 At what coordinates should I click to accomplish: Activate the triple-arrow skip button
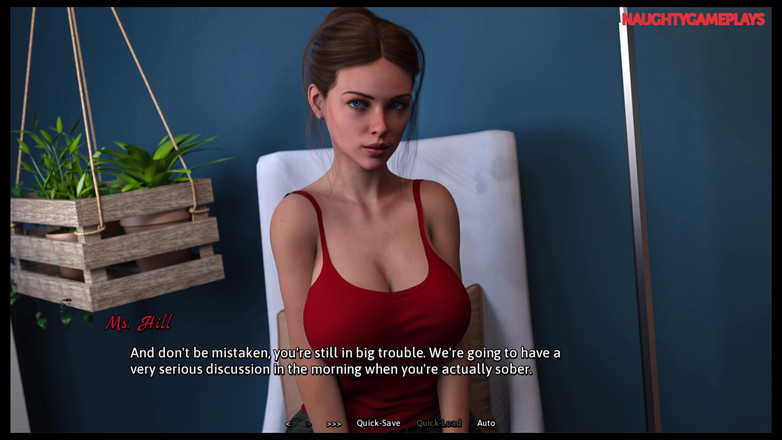pos(334,424)
